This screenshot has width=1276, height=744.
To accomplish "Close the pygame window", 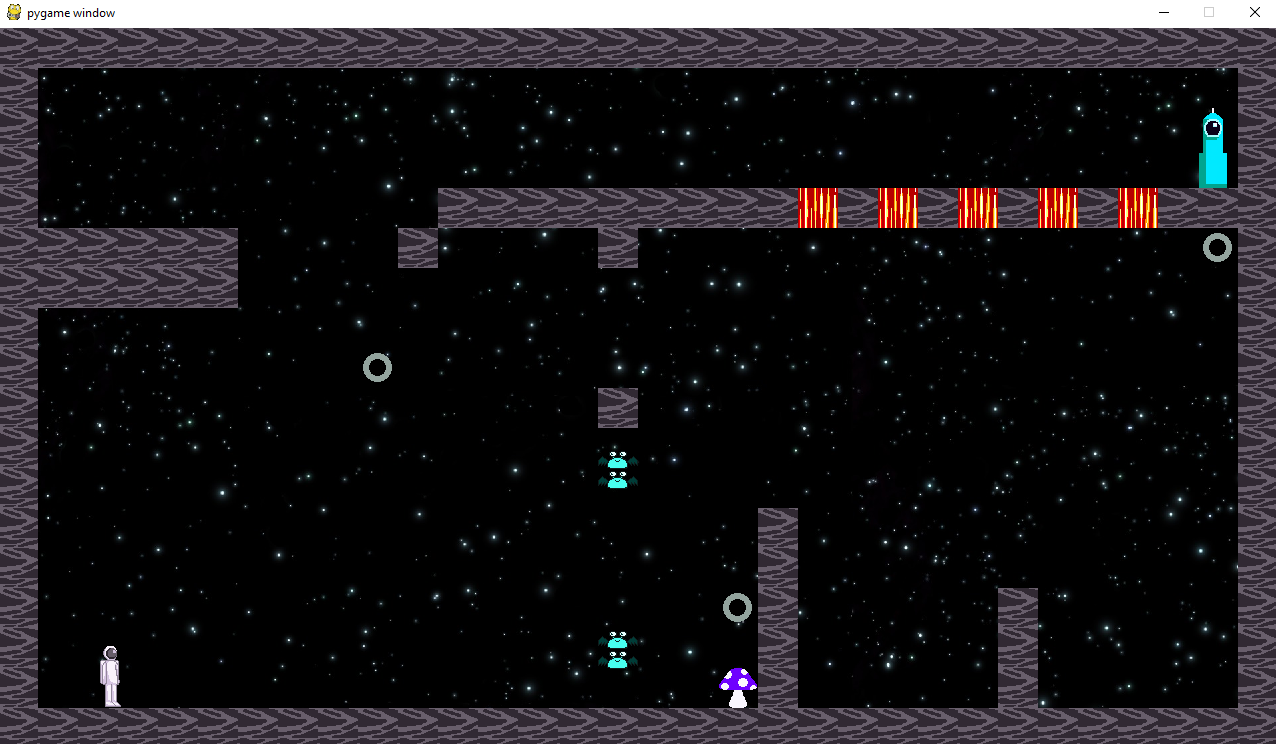I will (1254, 13).
